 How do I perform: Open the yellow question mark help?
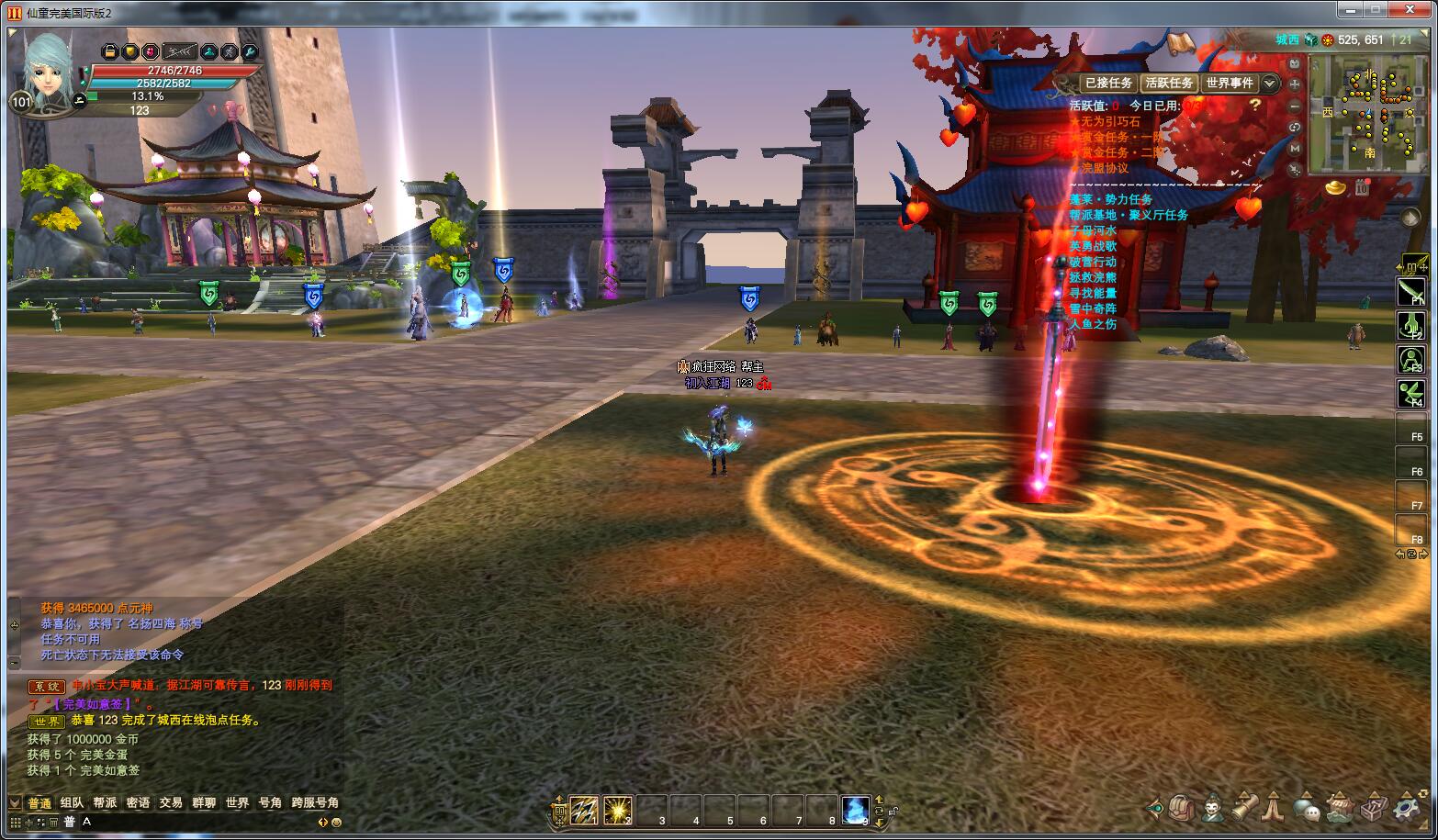coord(1255,106)
